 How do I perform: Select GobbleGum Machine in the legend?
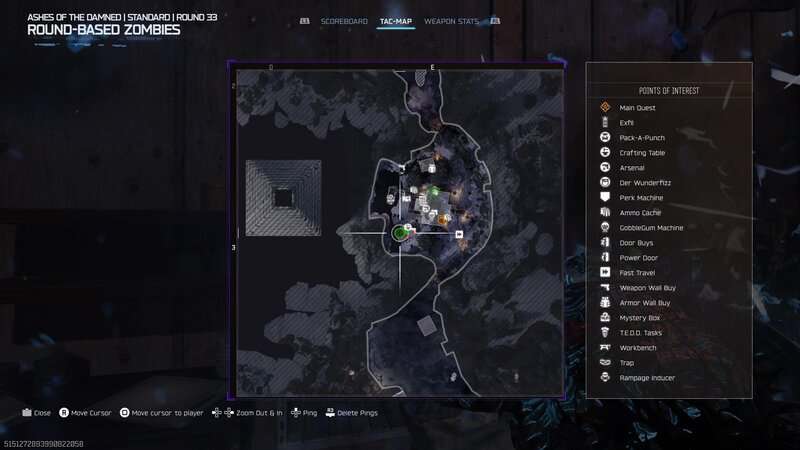(651, 227)
